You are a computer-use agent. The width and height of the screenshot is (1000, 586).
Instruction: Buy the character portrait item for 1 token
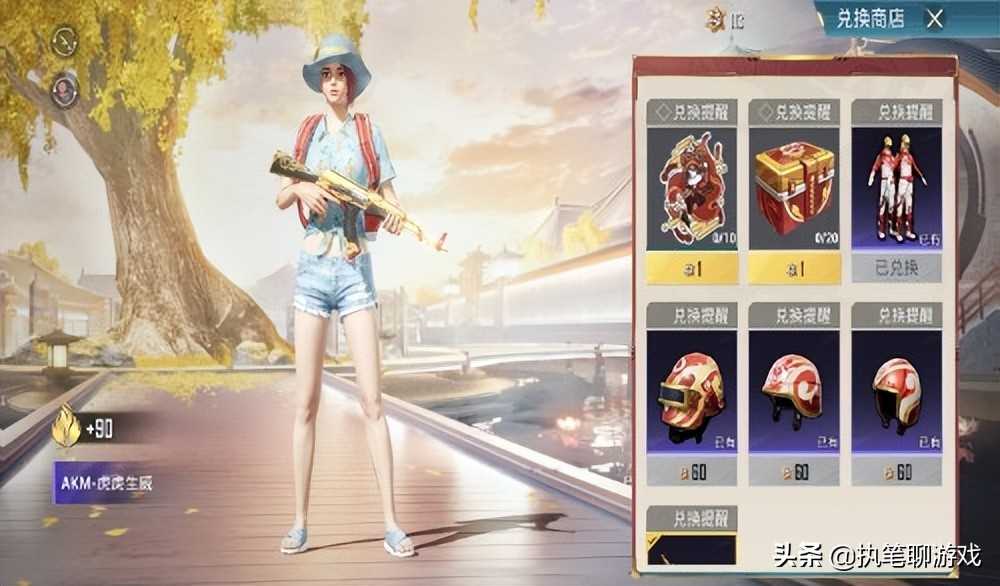(x=692, y=267)
